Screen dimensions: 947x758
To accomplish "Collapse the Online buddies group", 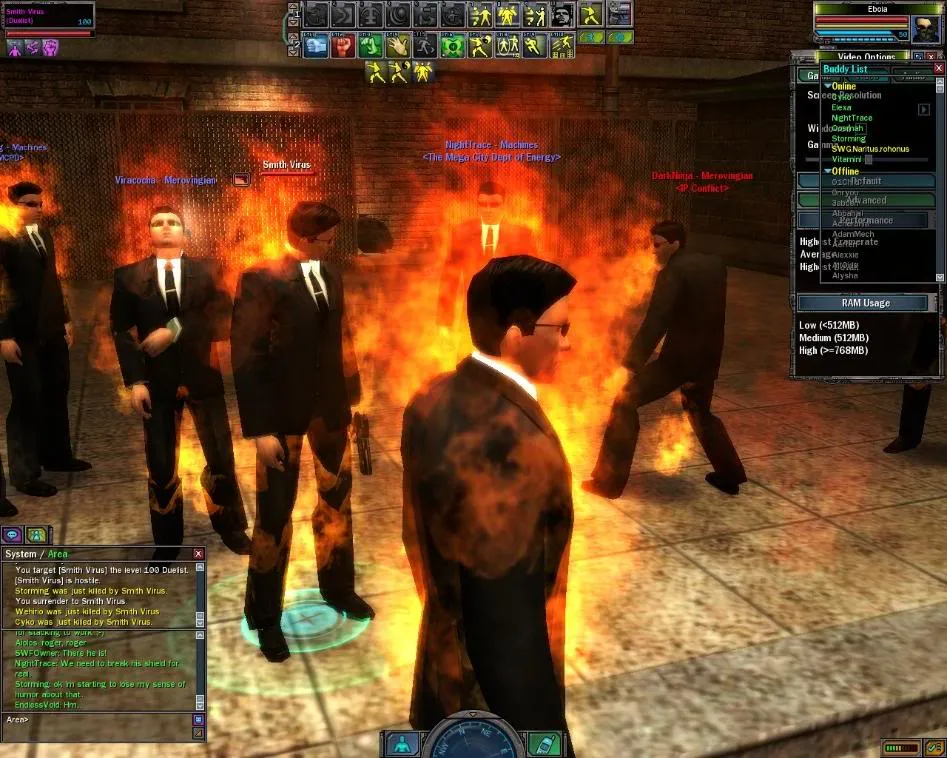I will [x=828, y=87].
